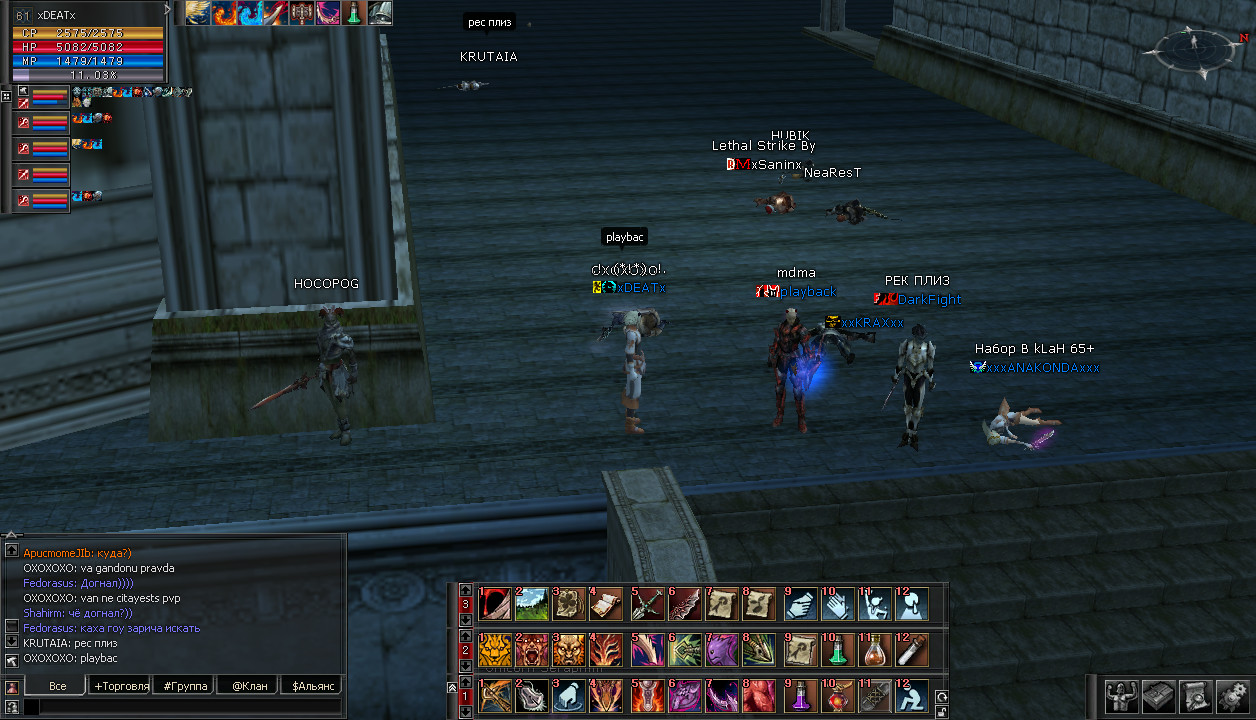Screen dimensions: 1256x720
Task: Activate the golden lion face skill
Action: point(494,650)
